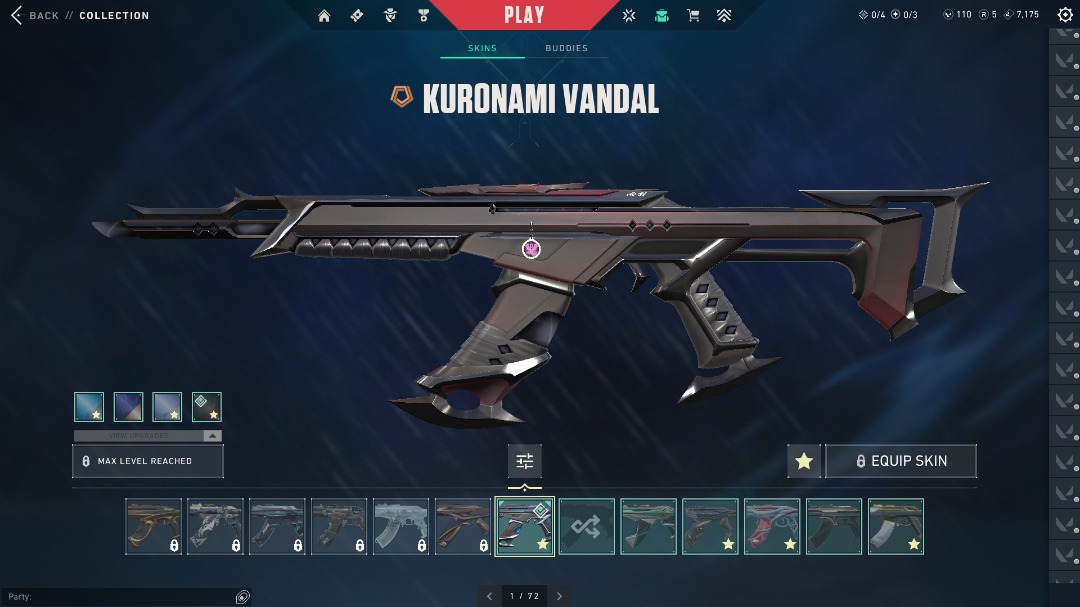Open the home icon in the top bar
This screenshot has height=607, width=1080.
click(324, 16)
